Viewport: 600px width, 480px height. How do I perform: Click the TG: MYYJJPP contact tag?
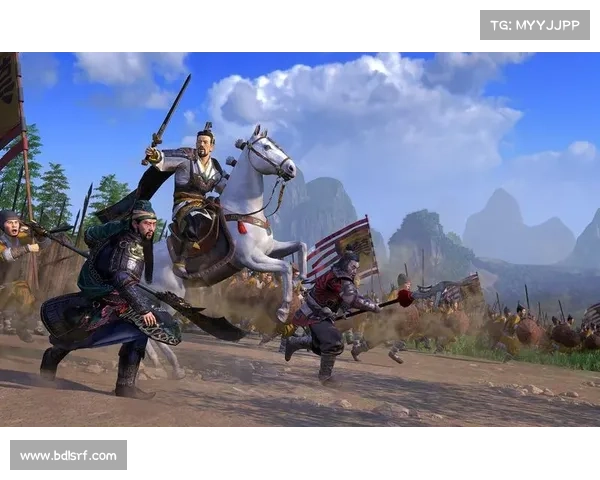pyautogui.click(x=535, y=24)
